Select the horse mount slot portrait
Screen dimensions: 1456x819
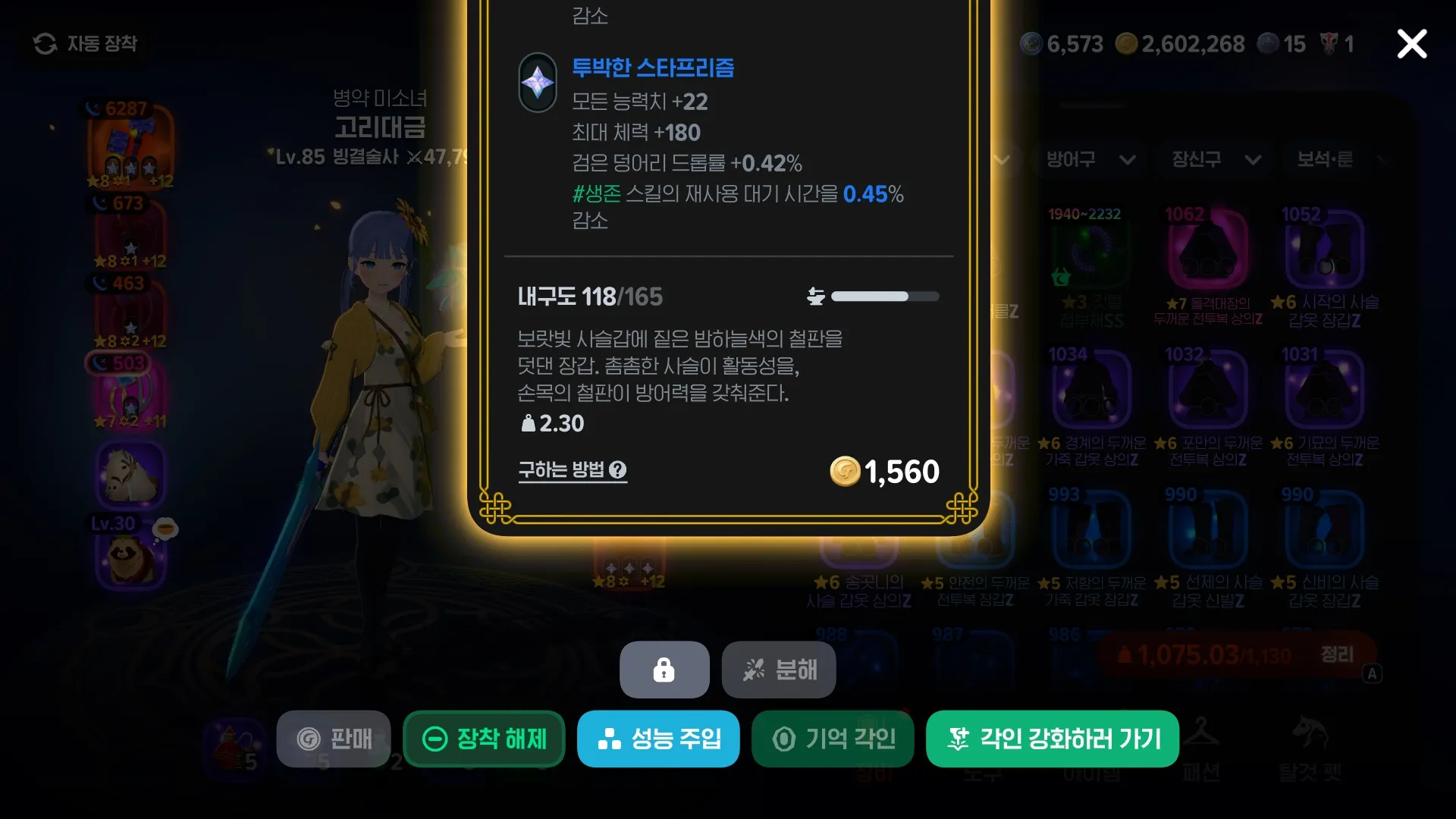tap(132, 474)
